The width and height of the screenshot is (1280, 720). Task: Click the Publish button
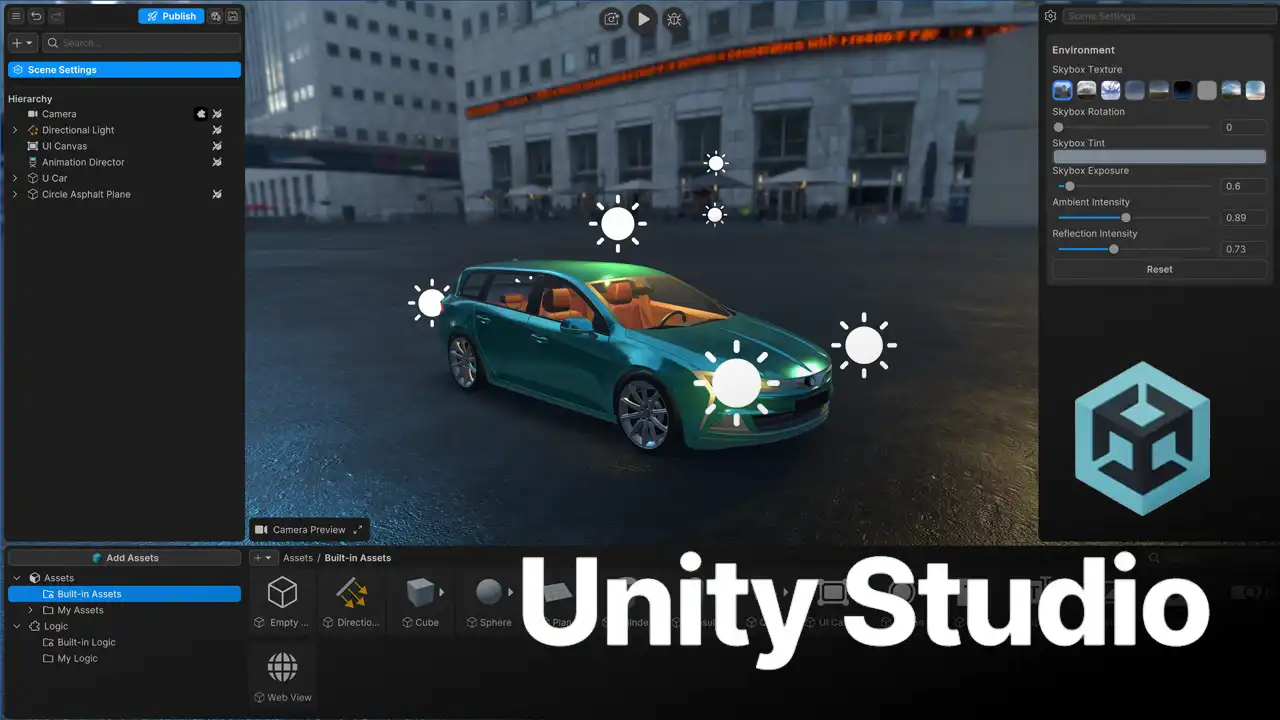point(171,16)
